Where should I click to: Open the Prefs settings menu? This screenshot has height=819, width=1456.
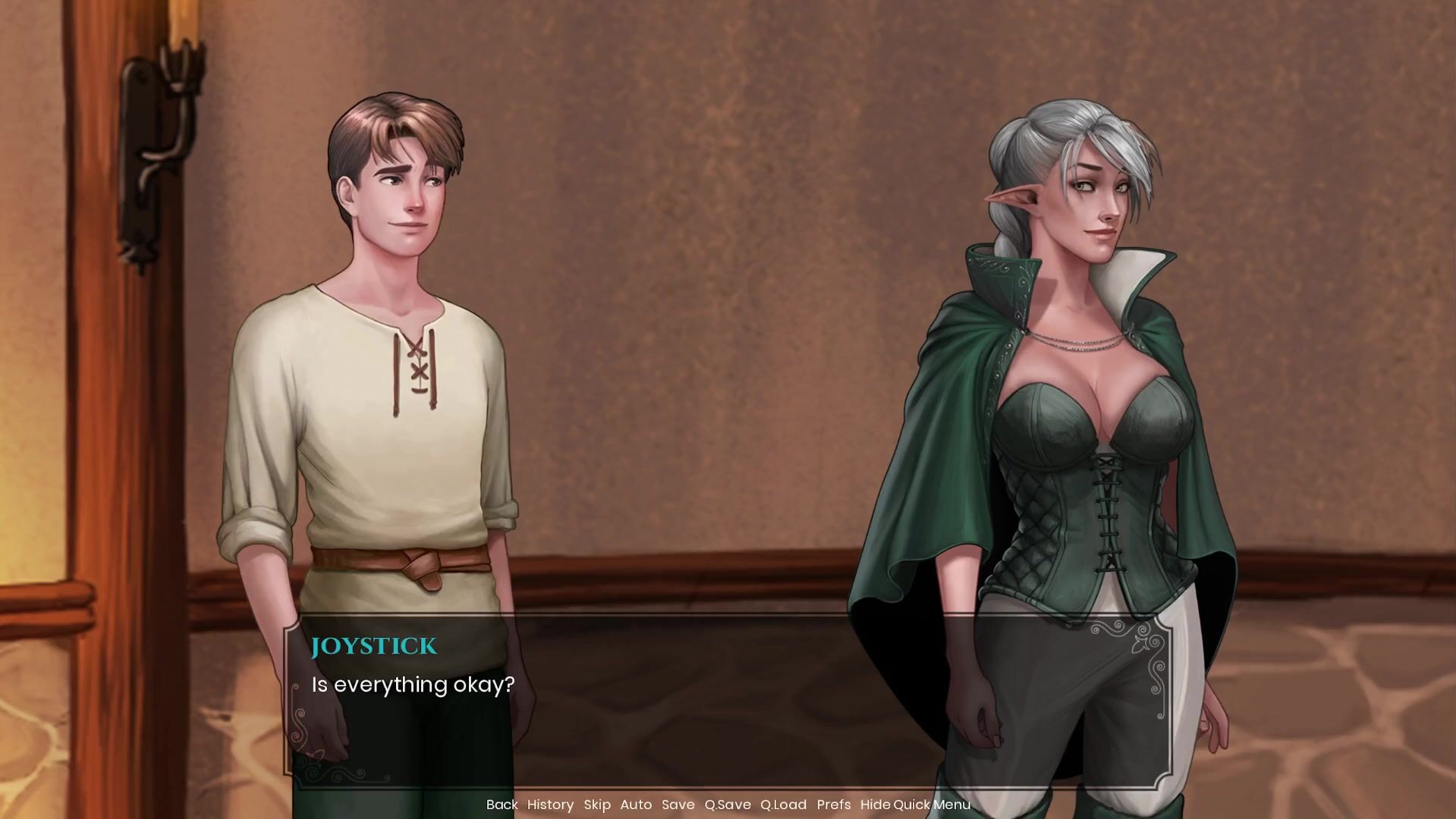tap(834, 805)
